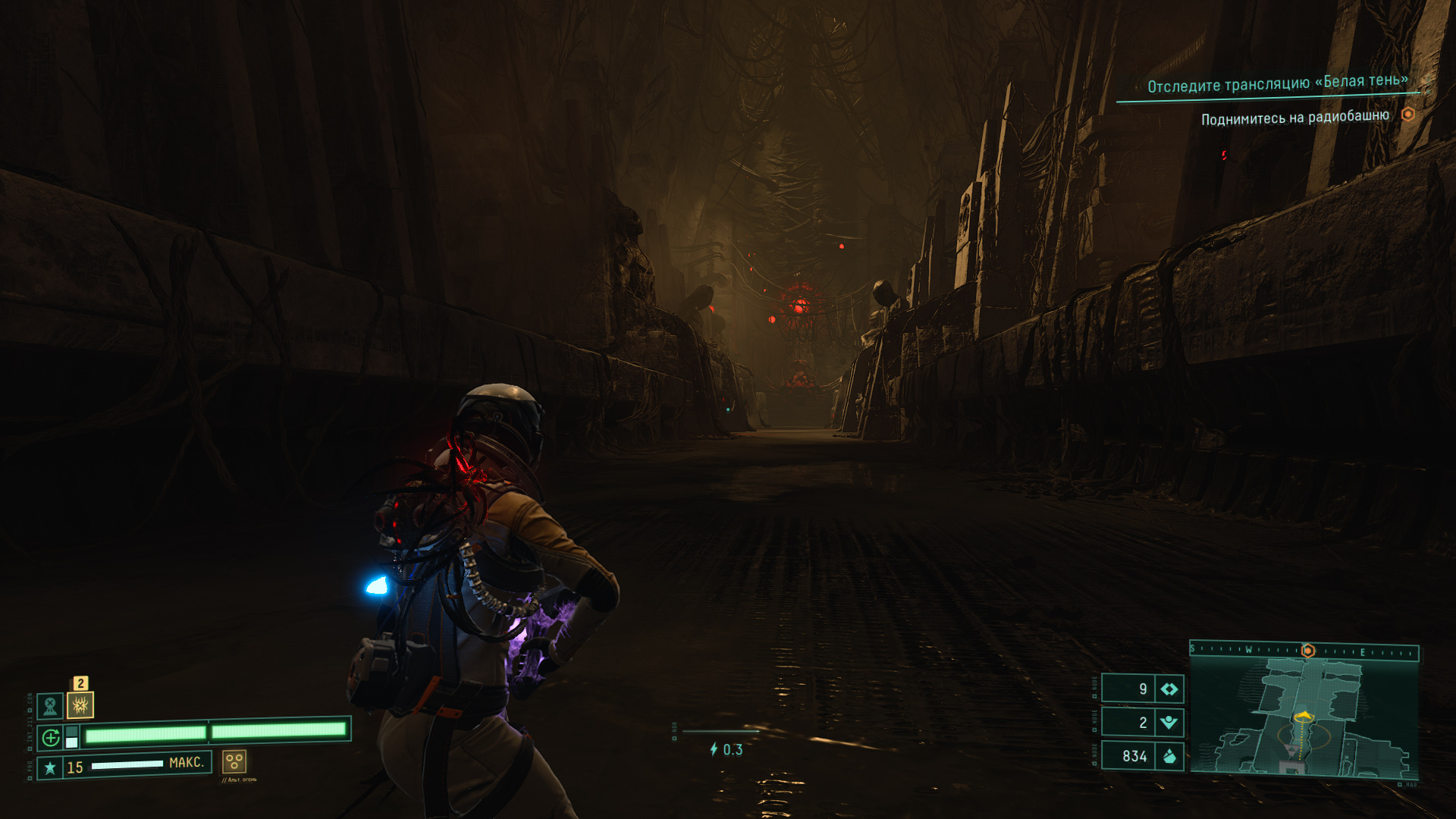Viewport: 1456px width, 819px height.
Task: Click the yellow player arrow on minimap
Action: 1304,715
